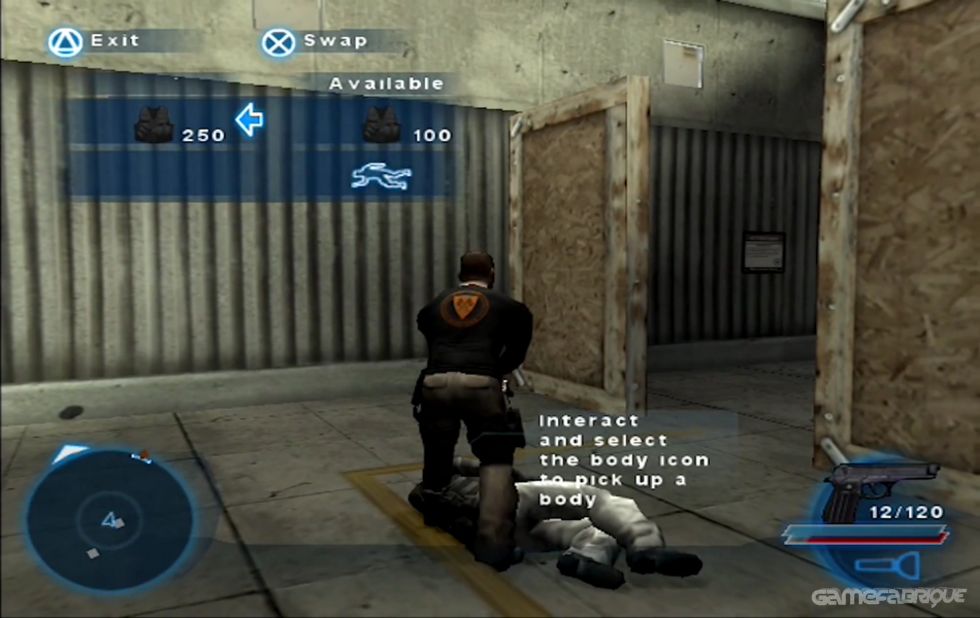Click the blue swap arrow
980x618 pixels.
click(249, 121)
